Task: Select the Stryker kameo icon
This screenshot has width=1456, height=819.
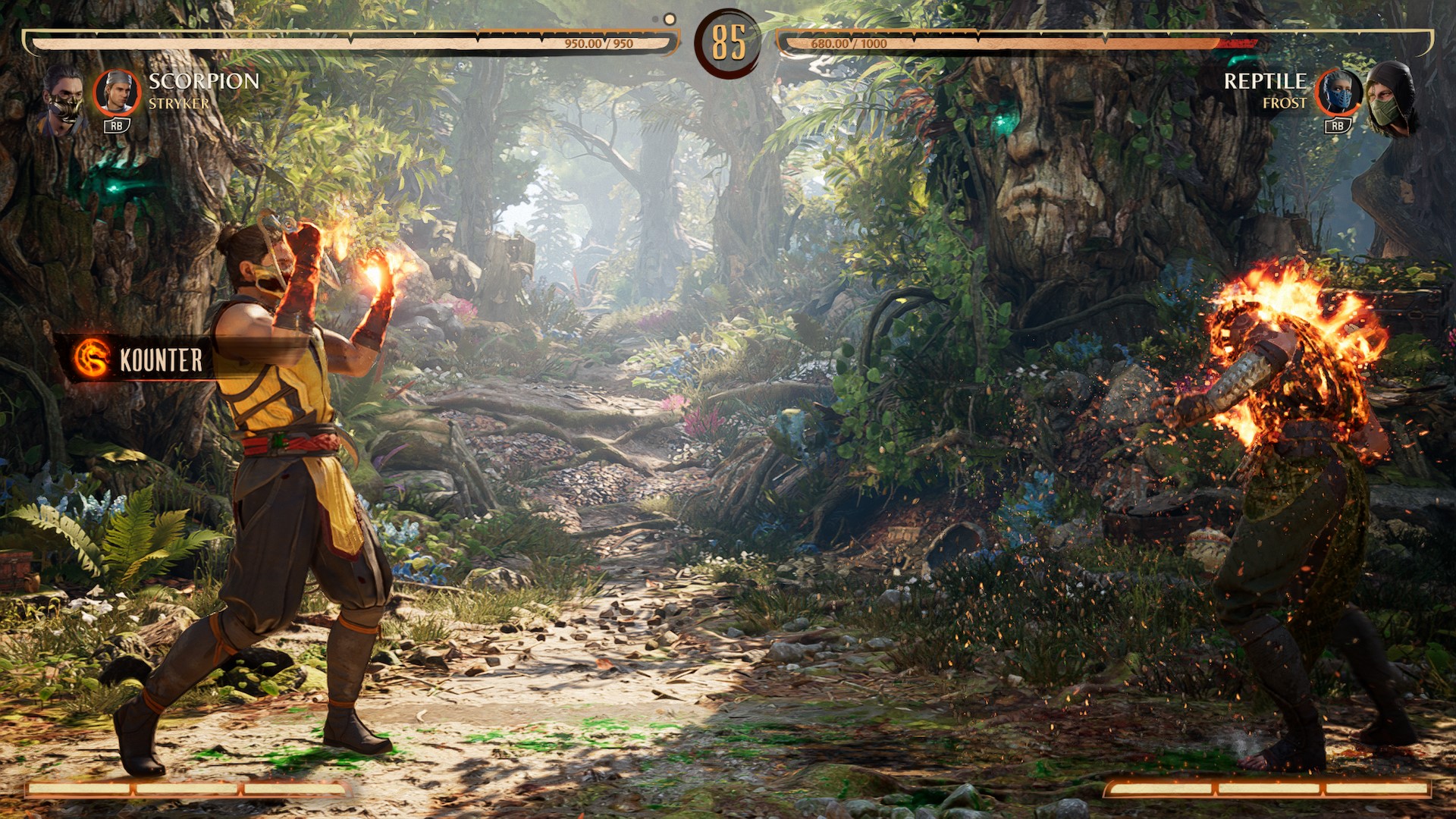Action: pyautogui.click(x=117, y=93)
